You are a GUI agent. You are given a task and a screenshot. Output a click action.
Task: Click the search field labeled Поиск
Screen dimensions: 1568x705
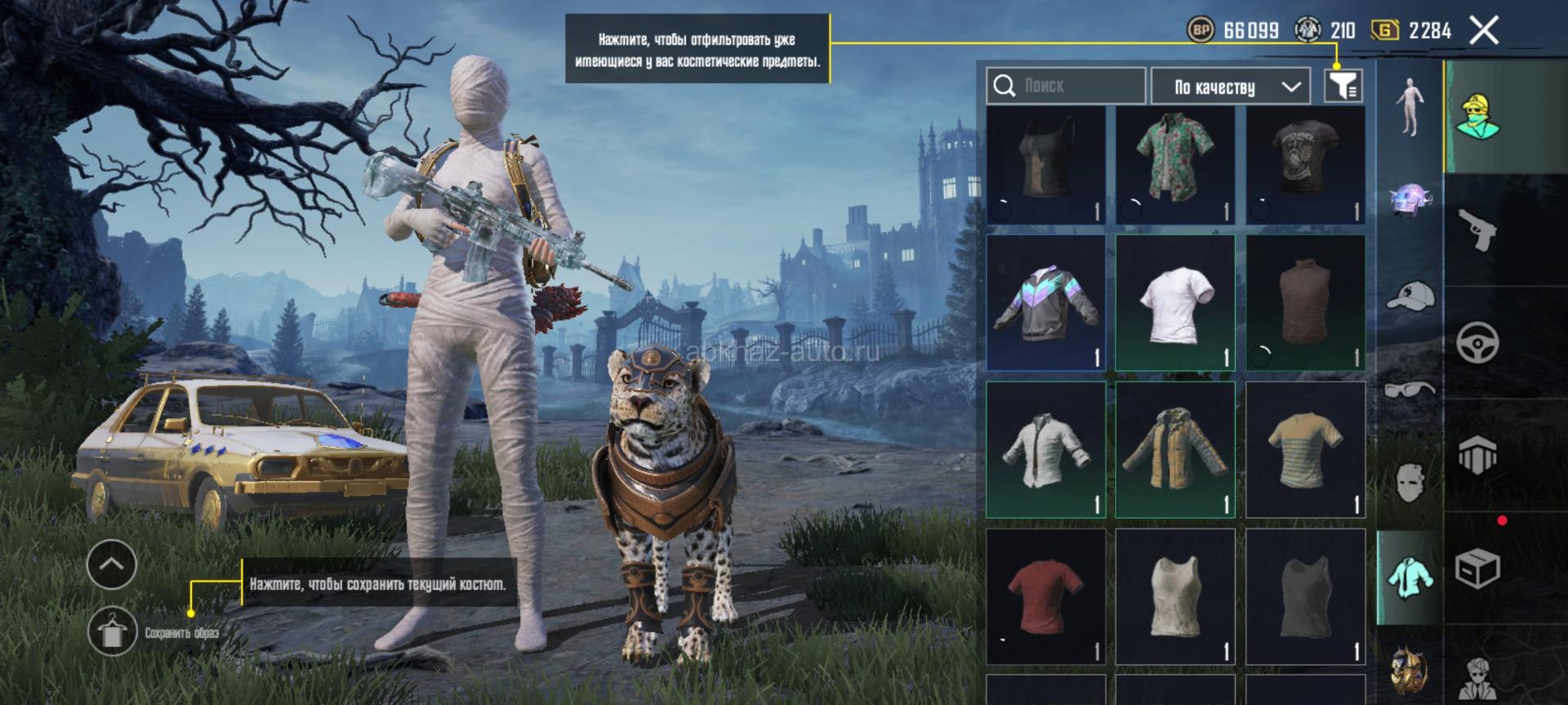[x=1066, y=86]
